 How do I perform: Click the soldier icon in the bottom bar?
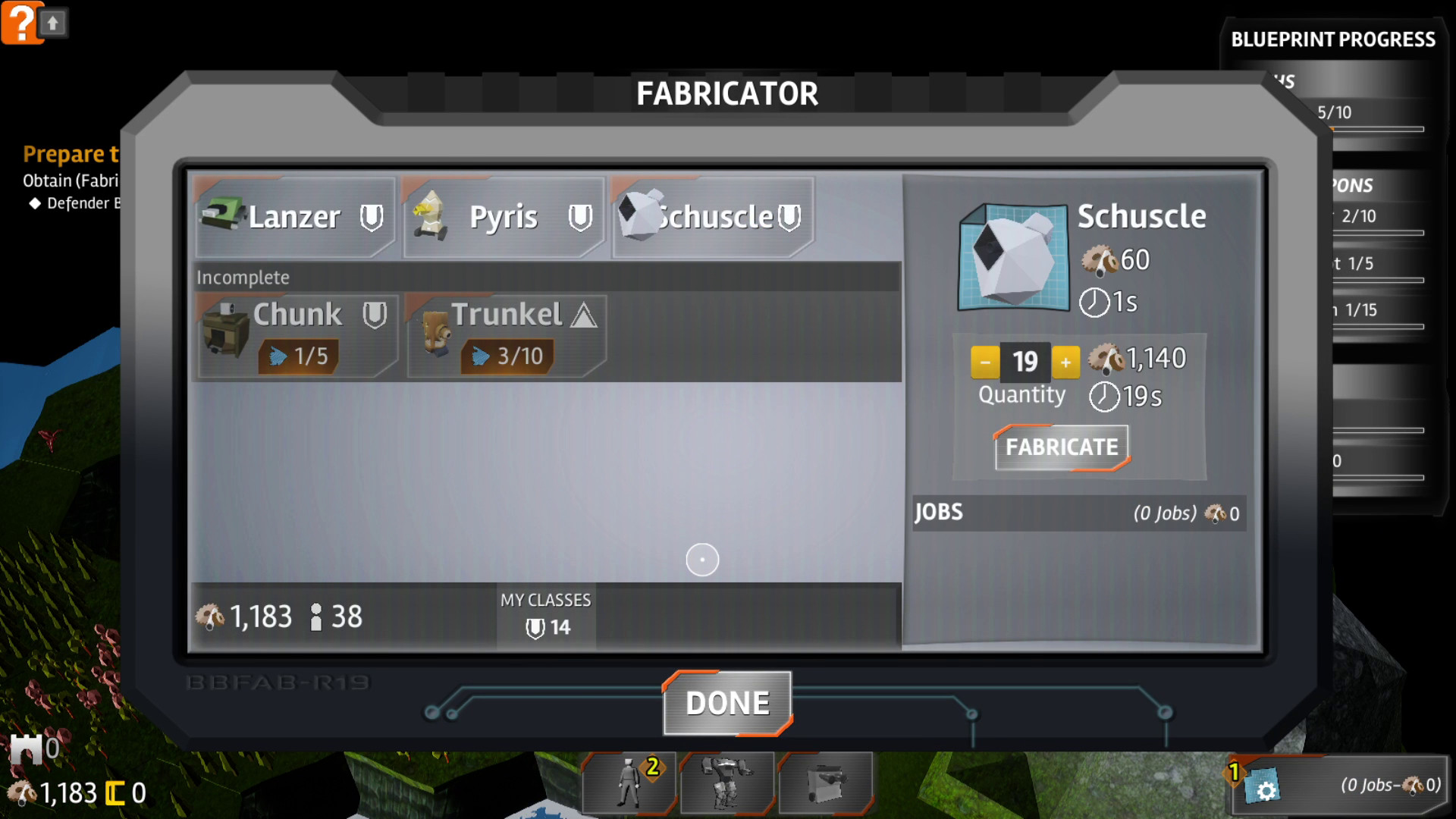628,783
